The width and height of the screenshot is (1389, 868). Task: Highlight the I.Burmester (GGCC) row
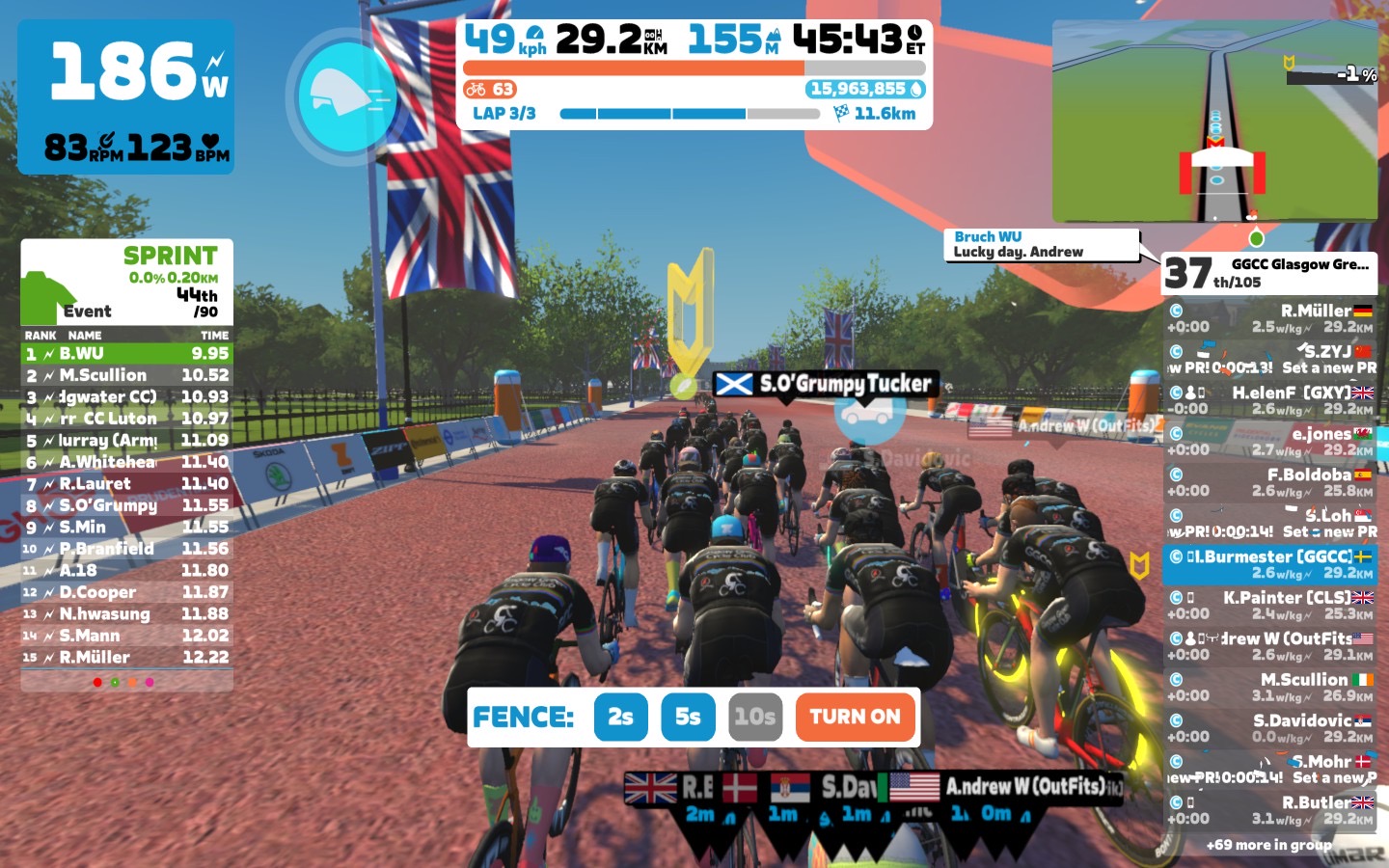[1268, 564]
